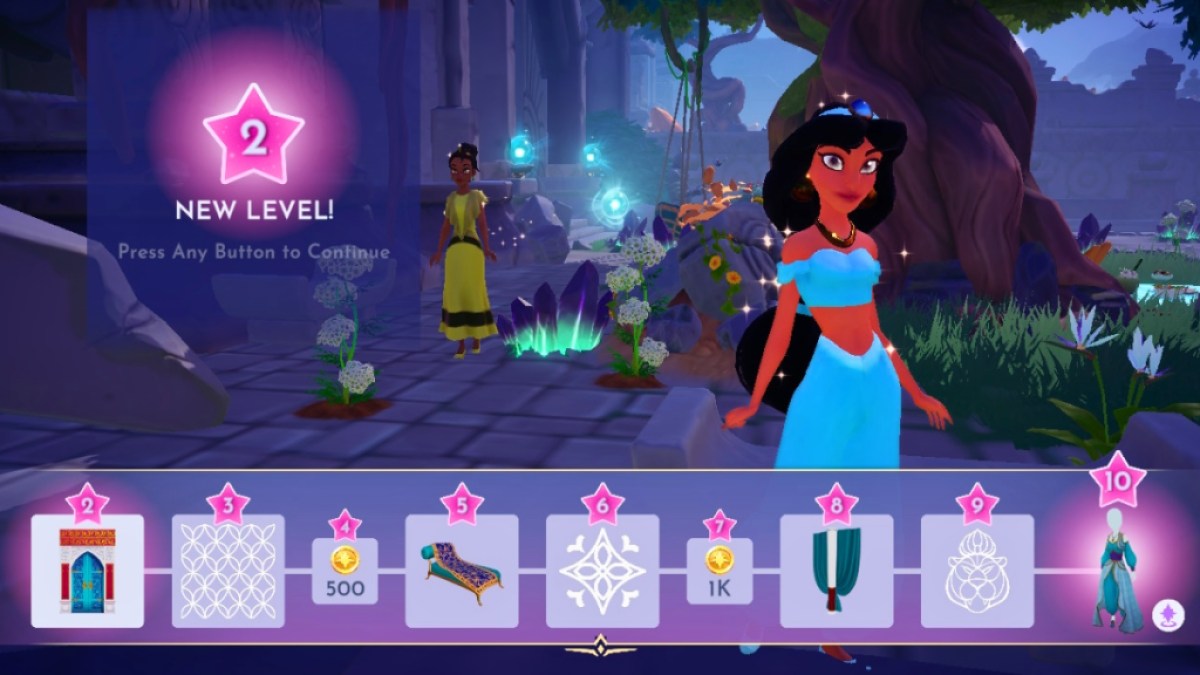The image size is (1200, 675).
Task: Pick the level 5 chaise lounge reward
Action: [461, 571]
